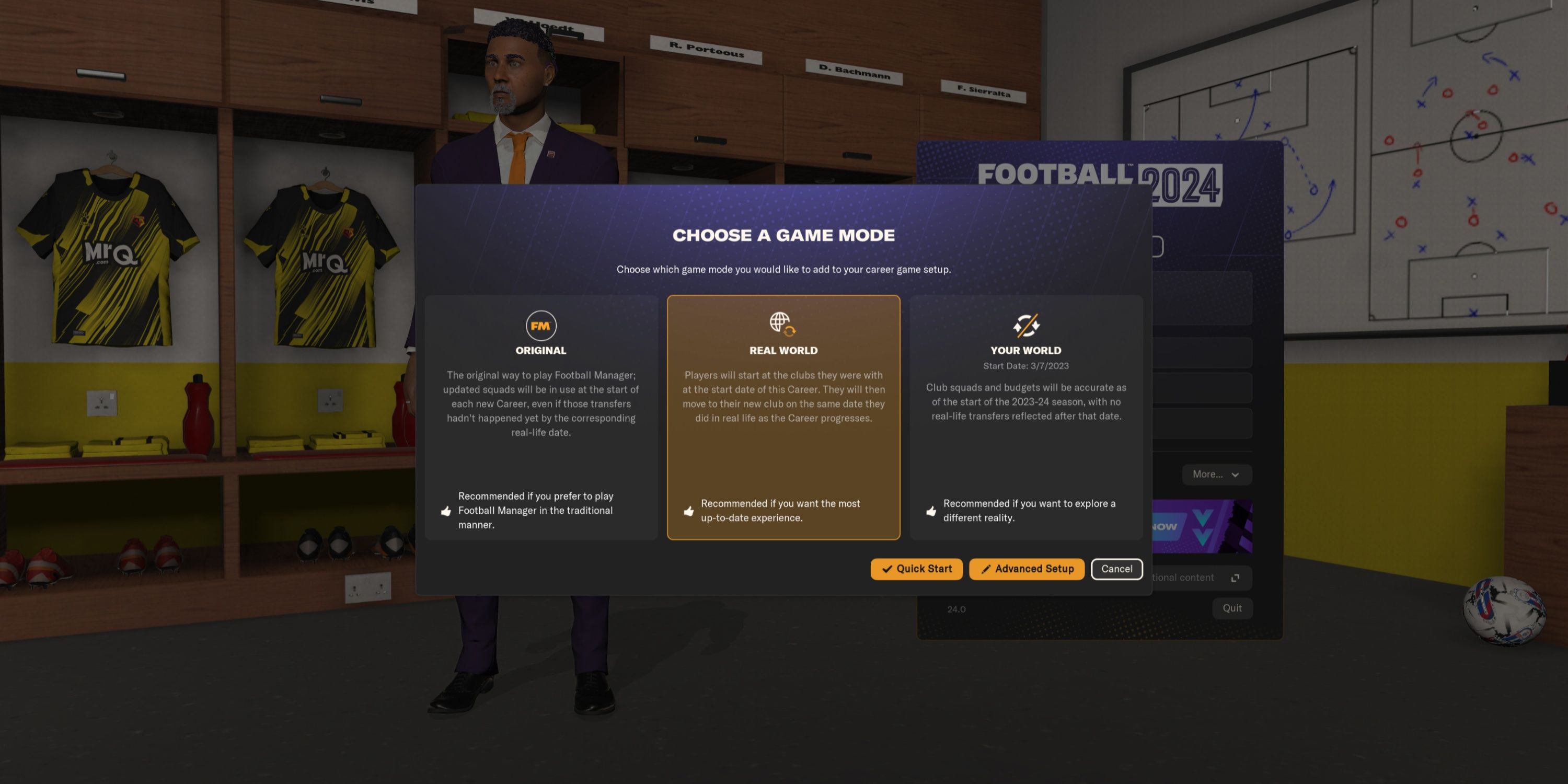Image resolution: width=1568 pixels, height=784 pixels.
Task: Click the globe sync icon above Real World
Action: [x=783, y=325]
